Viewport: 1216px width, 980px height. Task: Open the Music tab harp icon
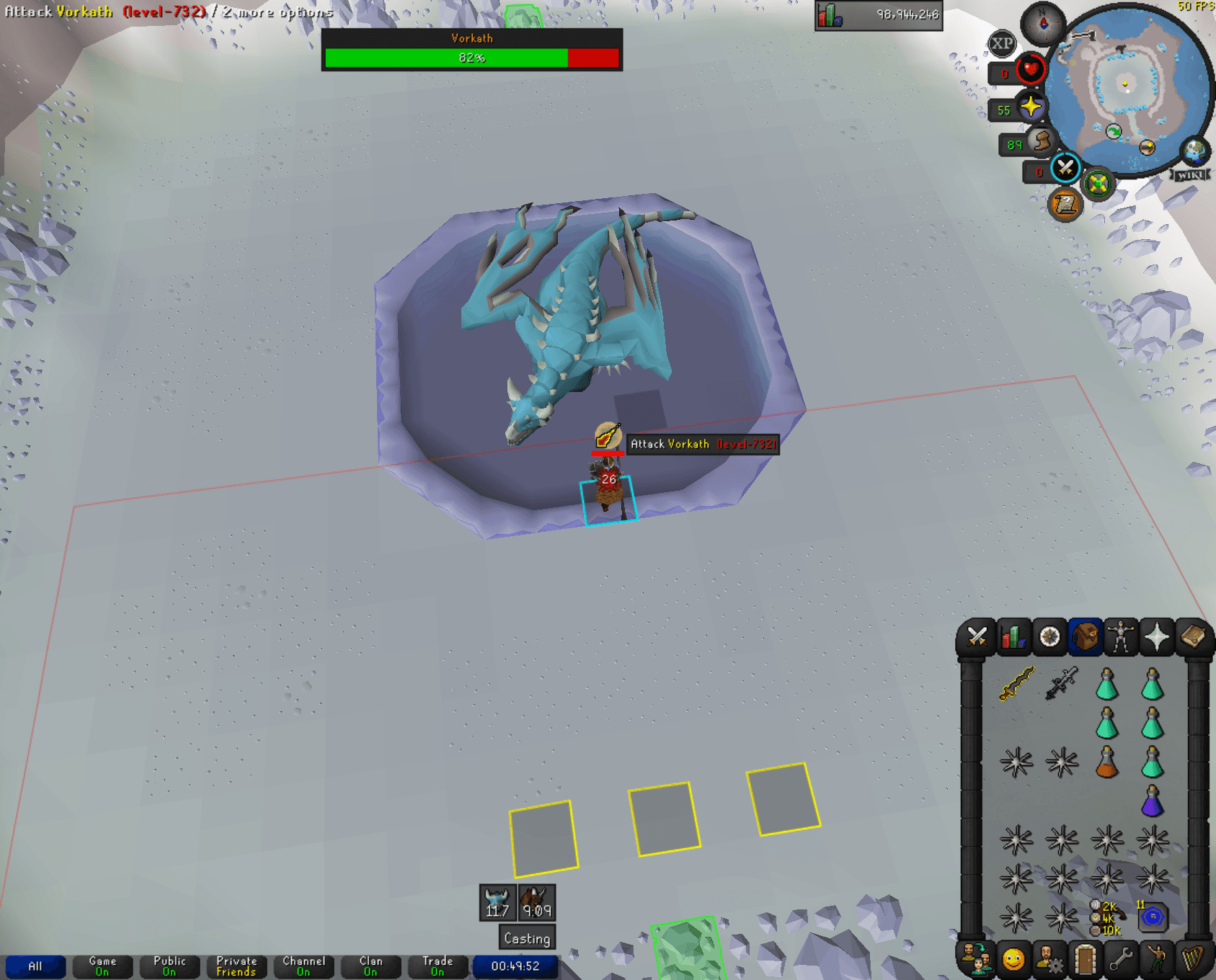[1194, 961]
